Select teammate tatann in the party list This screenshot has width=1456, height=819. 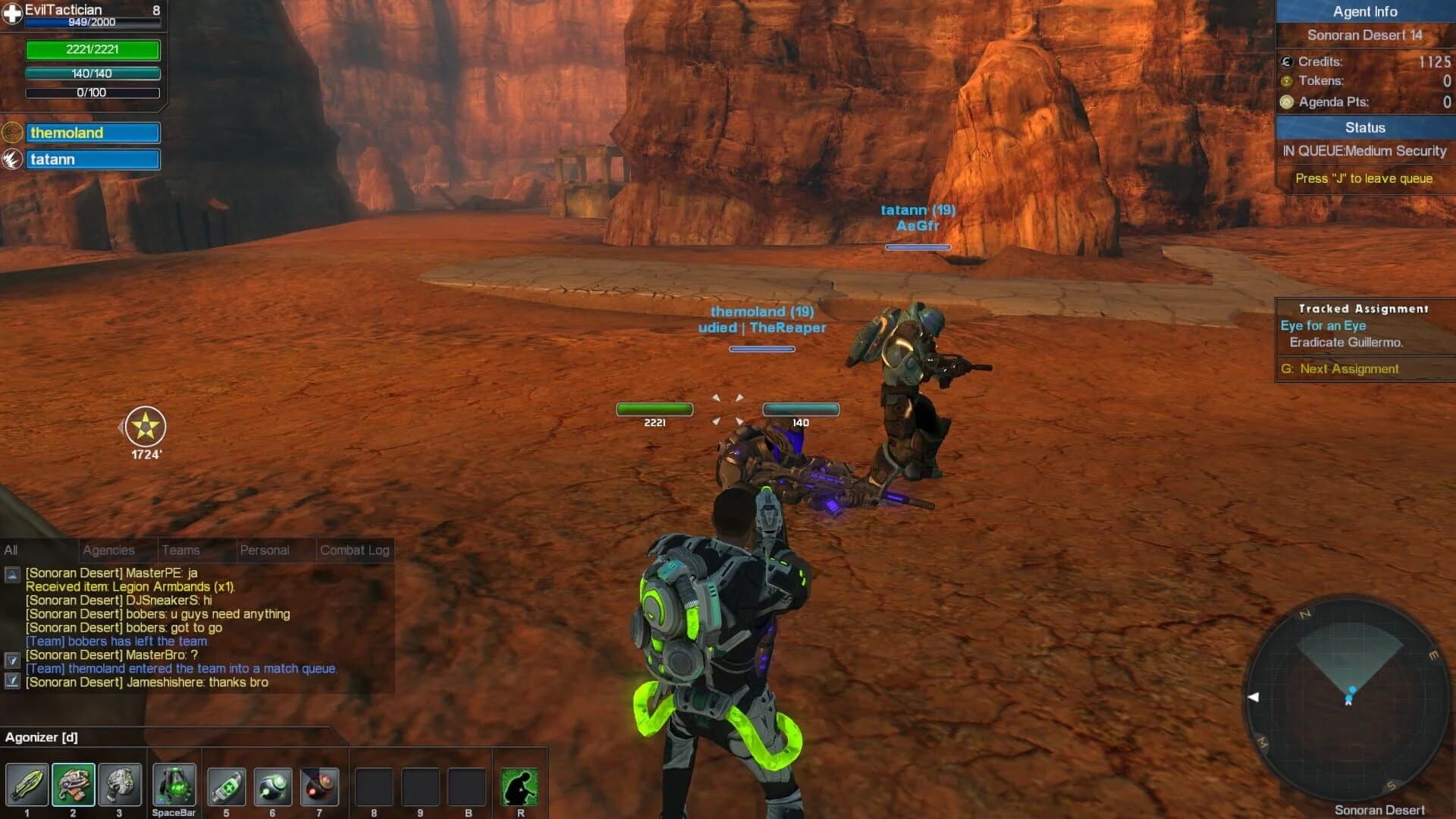click(x=93, y=159)
